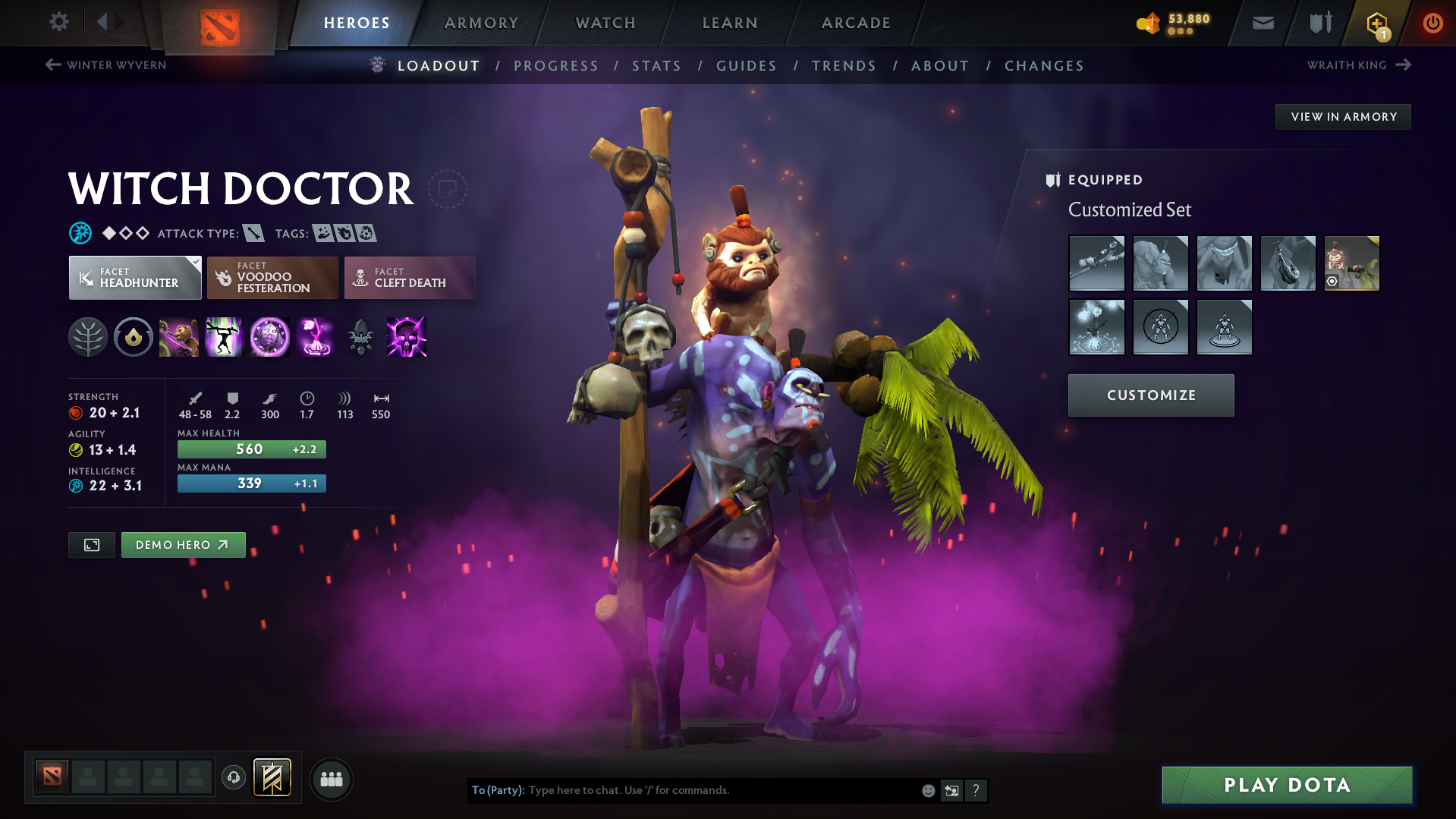Expand the Headhunter facet chevron
This screenshot has width=1456, height=819.
click(197, 260)
